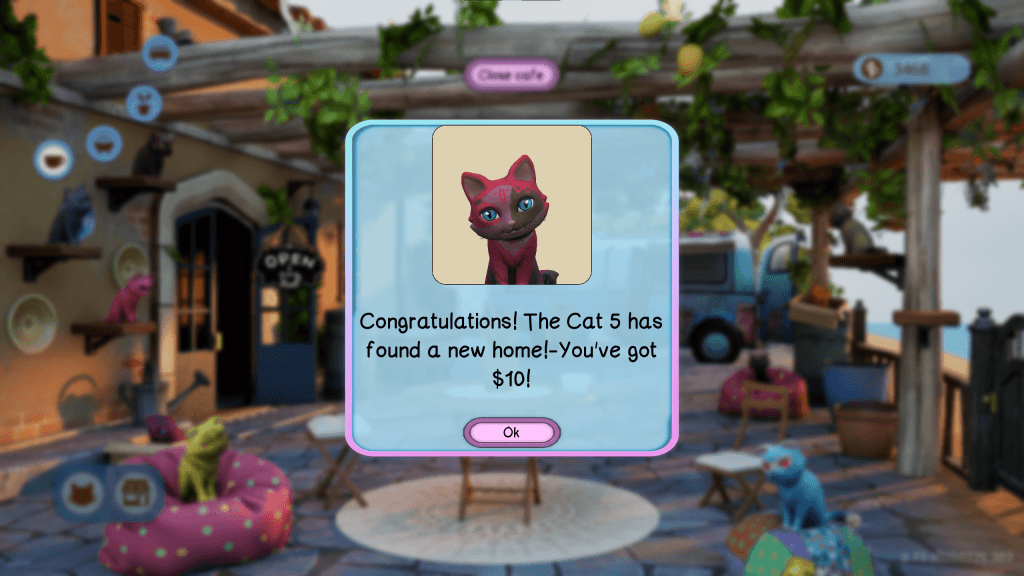The height and width of the screenshot is (576, 1024).
Task: Confirm the adoption message with Ok
Action: 511,433
